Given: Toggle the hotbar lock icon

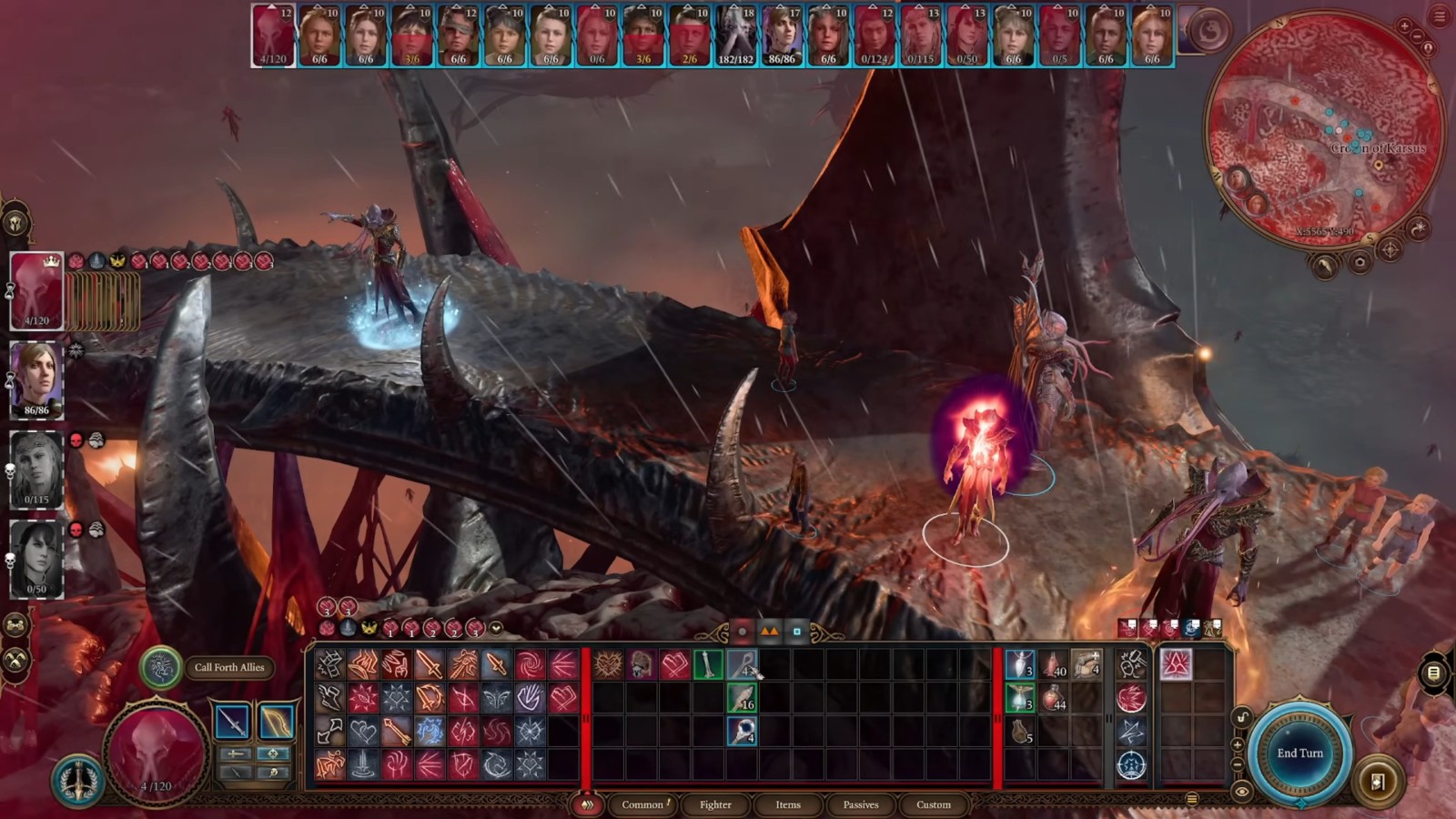Looking at the screenshot, I should (1242, 718).
